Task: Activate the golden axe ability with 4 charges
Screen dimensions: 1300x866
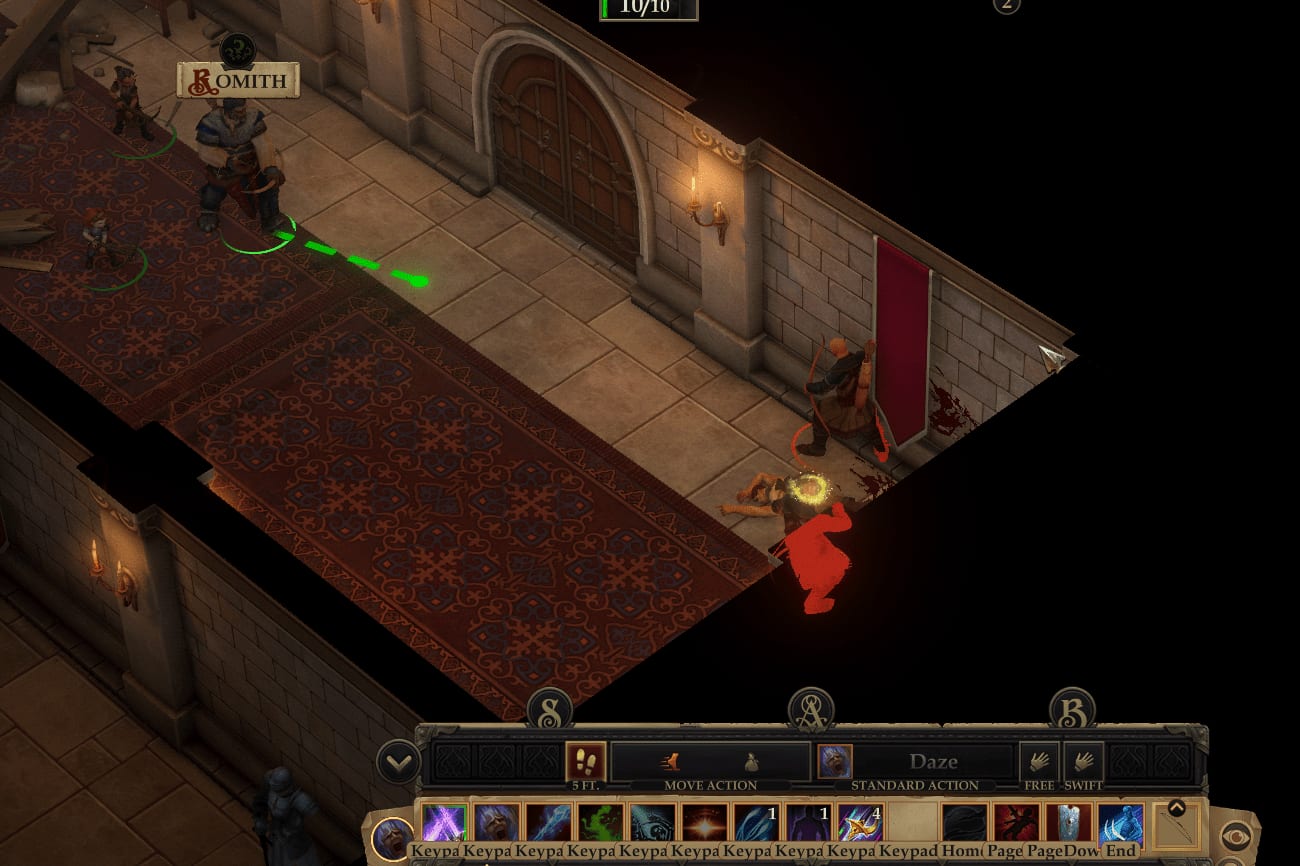Action: [x=859, y=823]
